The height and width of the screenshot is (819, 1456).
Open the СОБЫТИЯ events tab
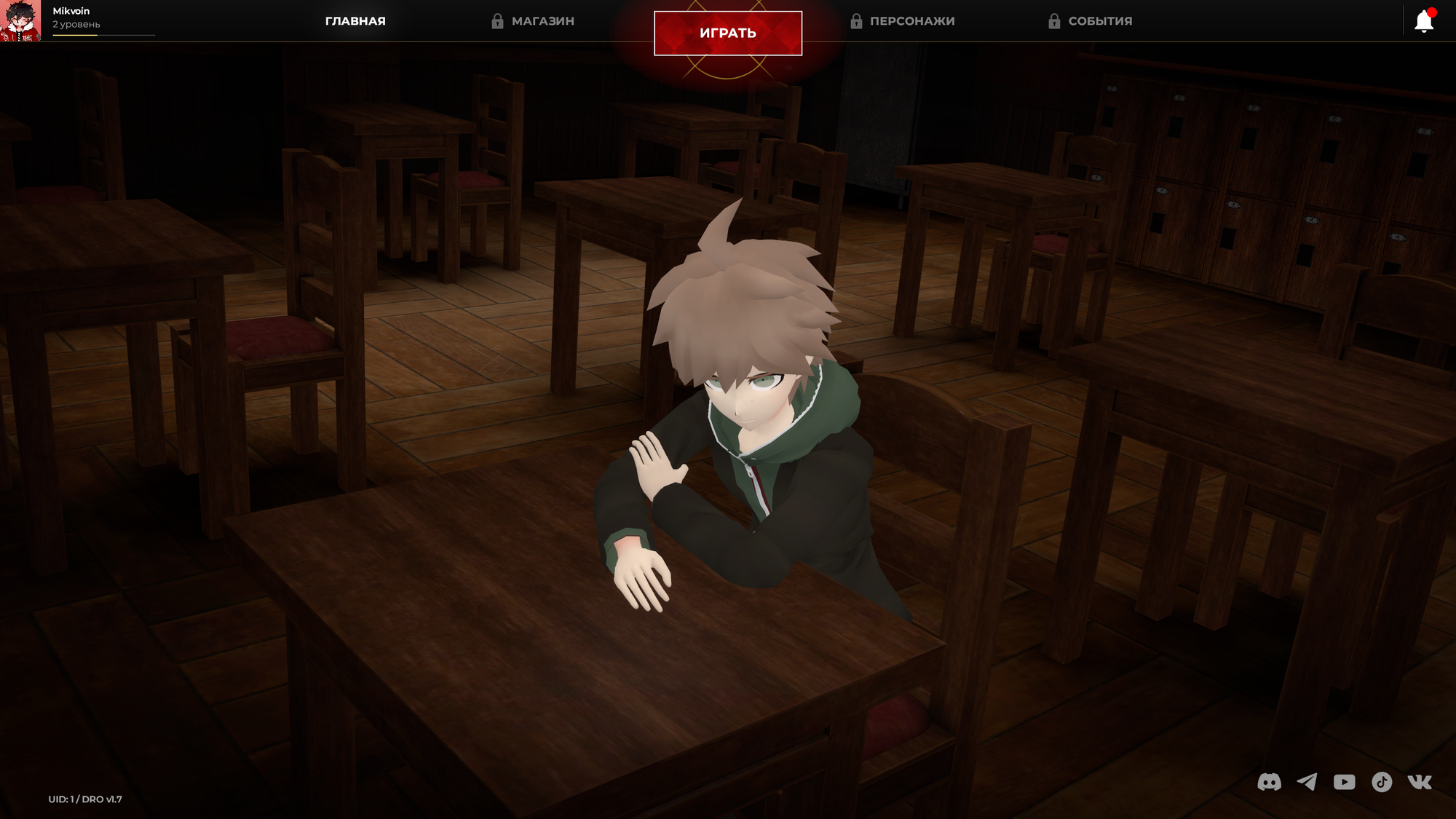(x=1091, y=21)
